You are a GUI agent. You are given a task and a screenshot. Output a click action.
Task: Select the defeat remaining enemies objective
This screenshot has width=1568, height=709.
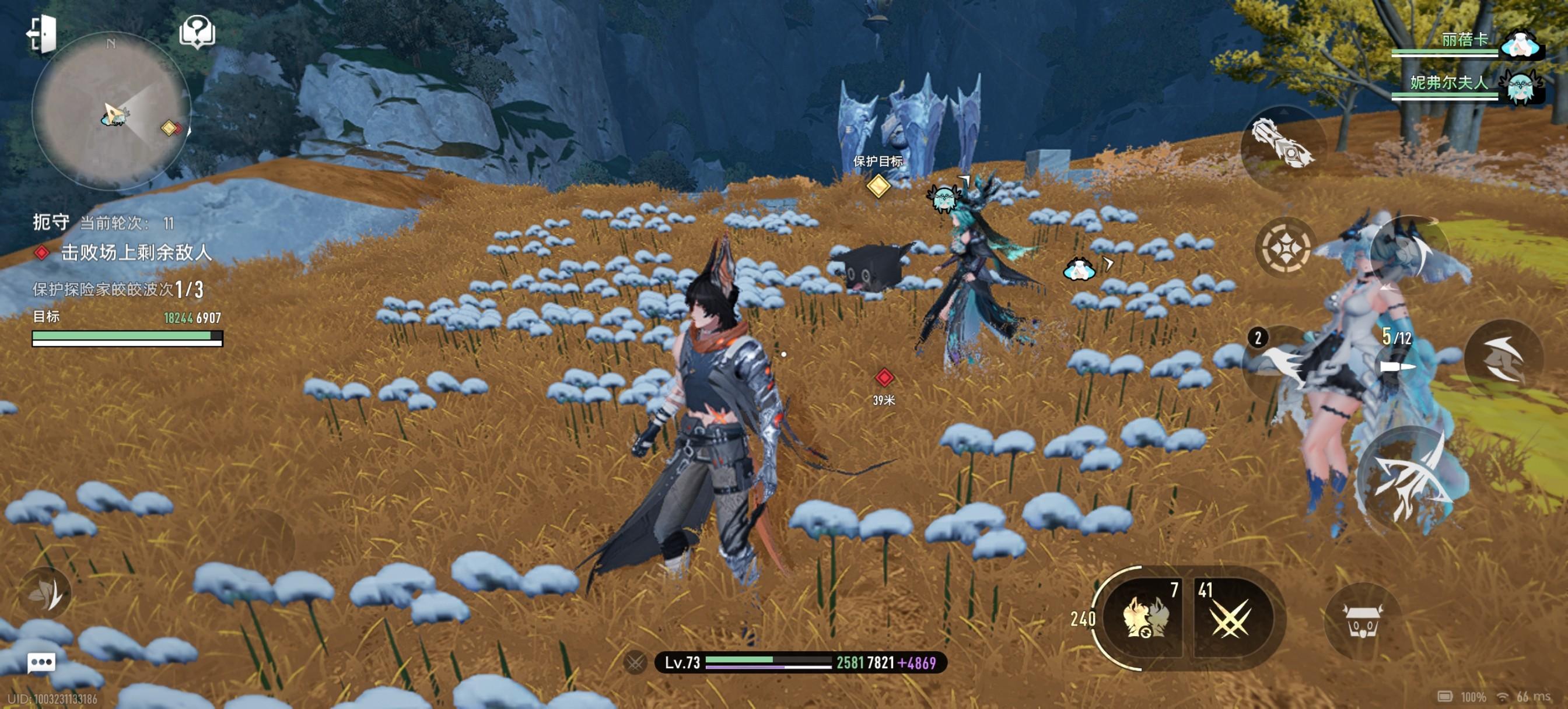click(135, 252)
